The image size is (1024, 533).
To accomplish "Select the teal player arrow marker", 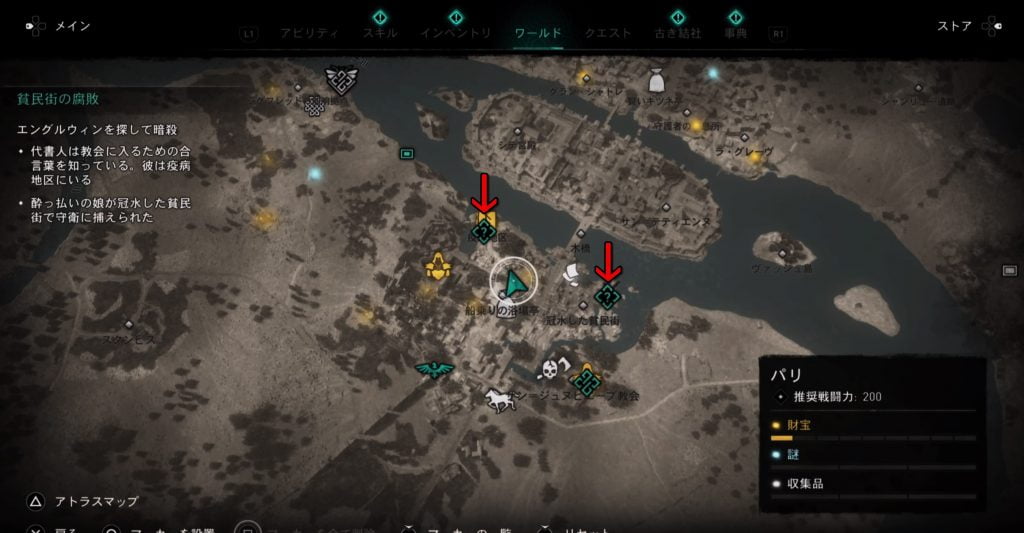I will coord(514,284).
